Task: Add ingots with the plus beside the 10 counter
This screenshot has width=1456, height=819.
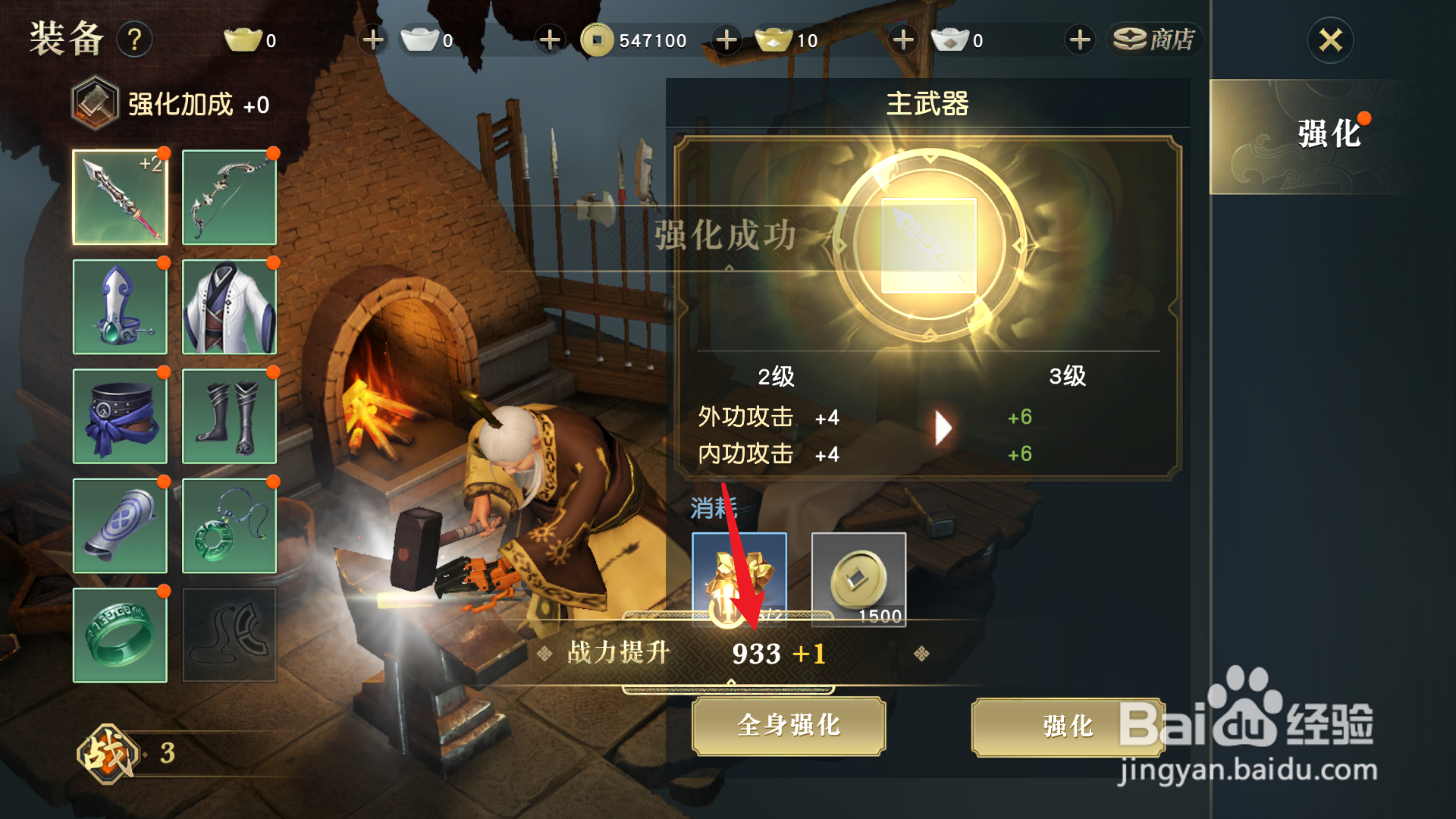Action: pos(902,39)
